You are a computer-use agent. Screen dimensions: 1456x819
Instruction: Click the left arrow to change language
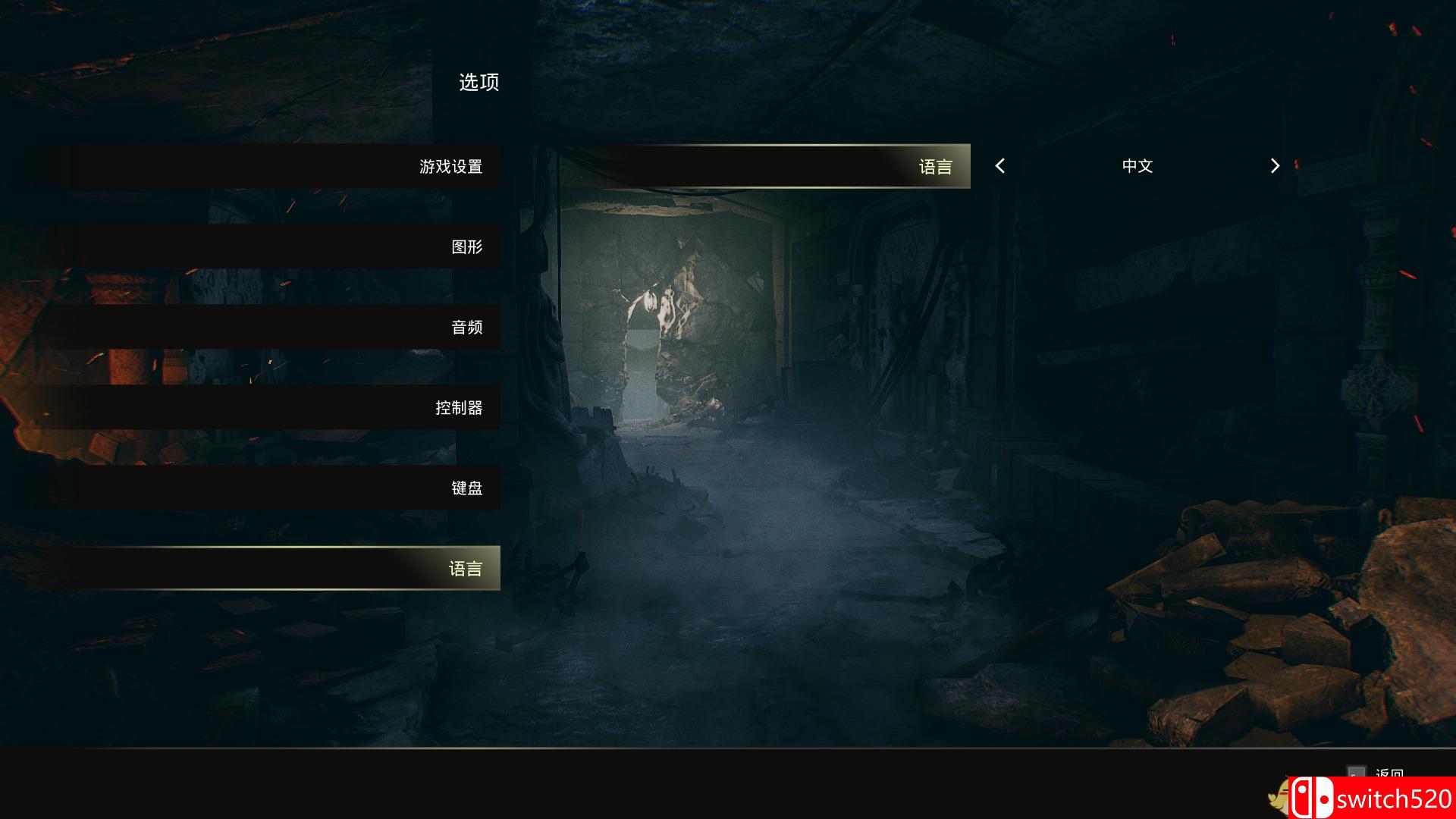pos(1000,166)
